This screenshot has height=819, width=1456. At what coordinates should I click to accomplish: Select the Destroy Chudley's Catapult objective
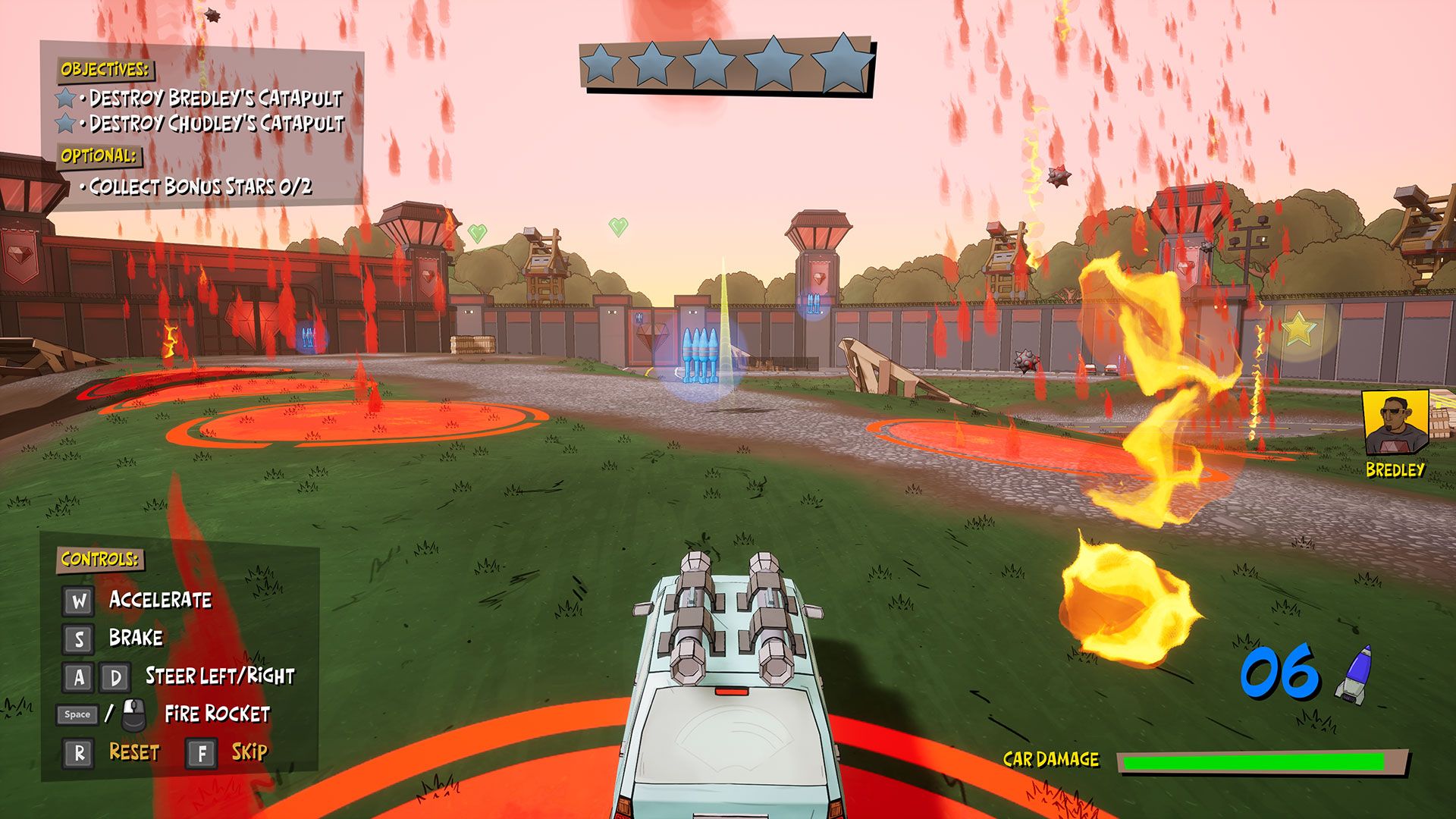click(216, 123)
